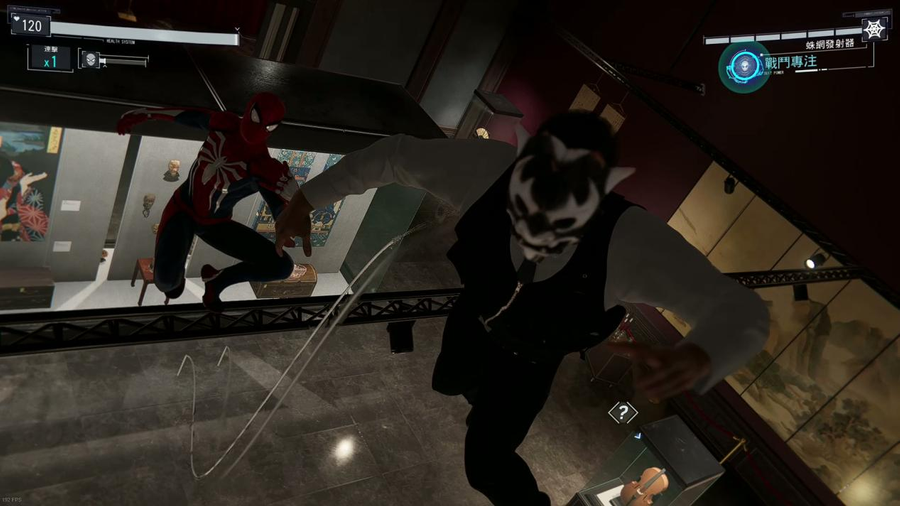The height and width of the screenshot is (506, 900).
Task: Click the question mark marker
Action: (622, 412)
